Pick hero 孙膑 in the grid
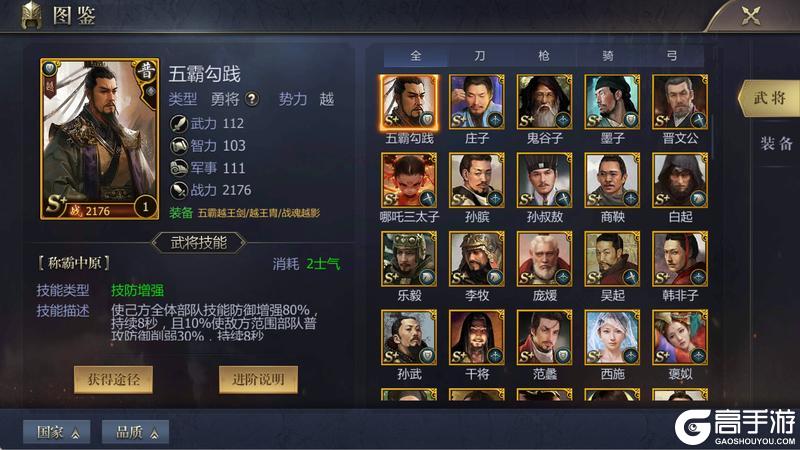Image resolution: width=800 pixels, height=450 pixels. (x=476, y=180)
